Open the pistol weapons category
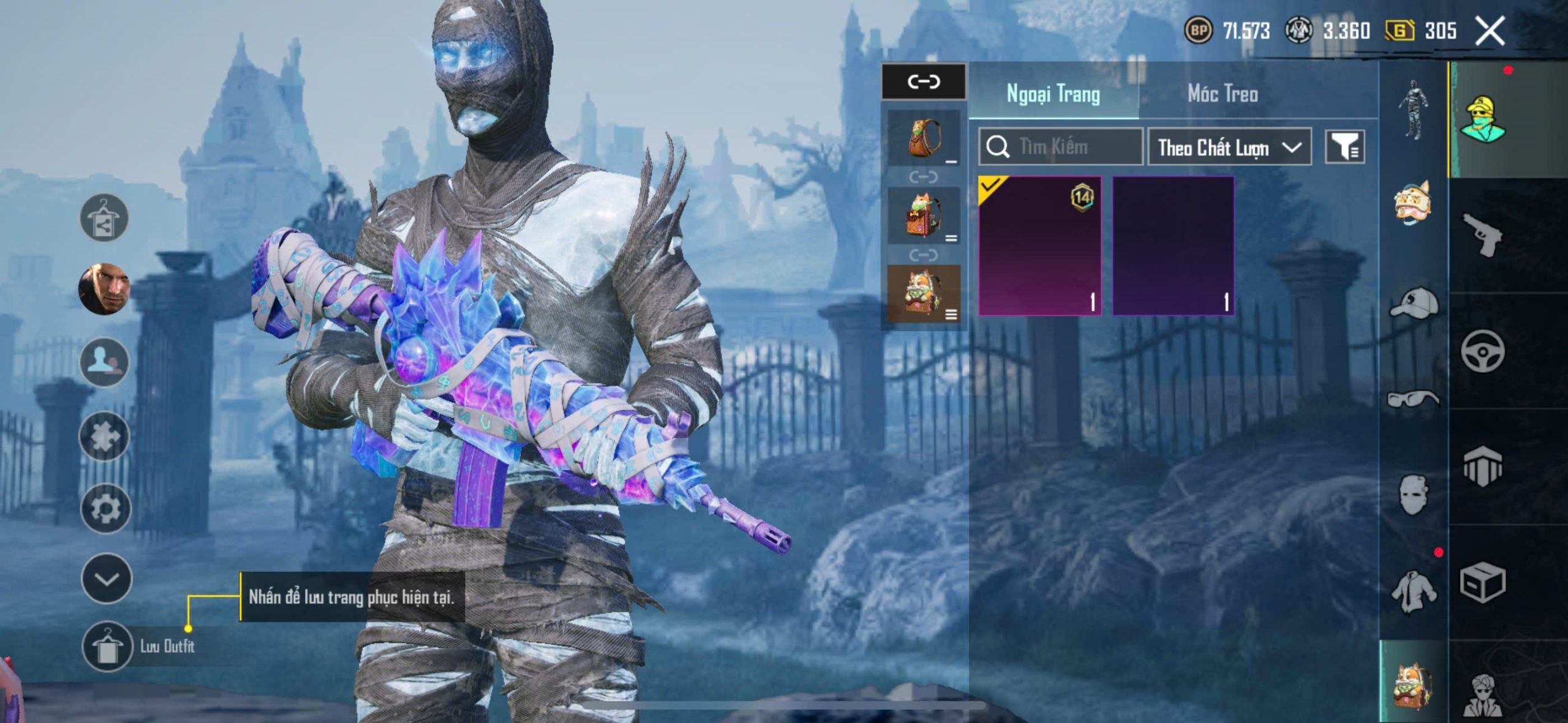 [x=1483, y=234]
